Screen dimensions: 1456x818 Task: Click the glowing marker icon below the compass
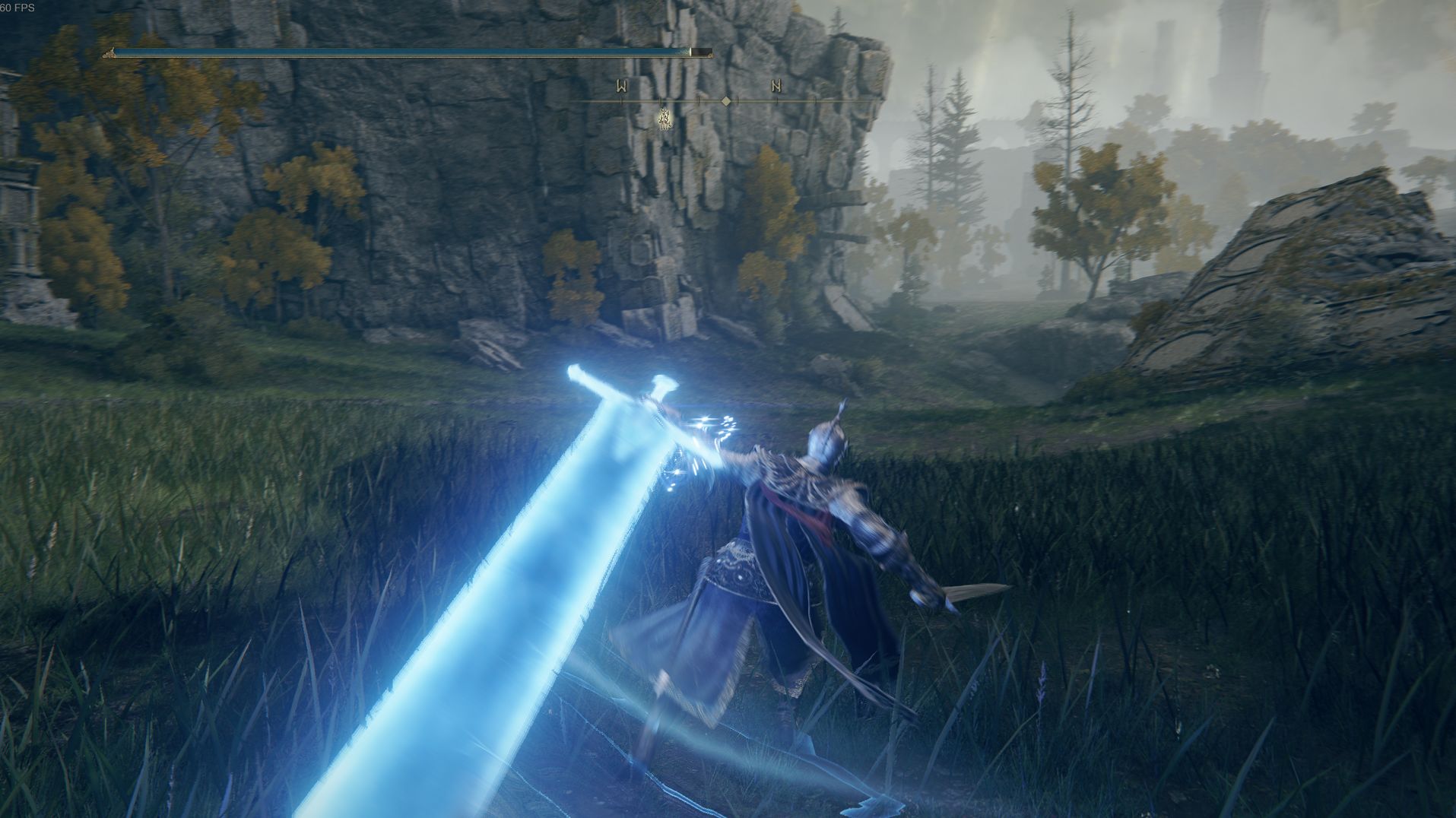coord(665,119)
